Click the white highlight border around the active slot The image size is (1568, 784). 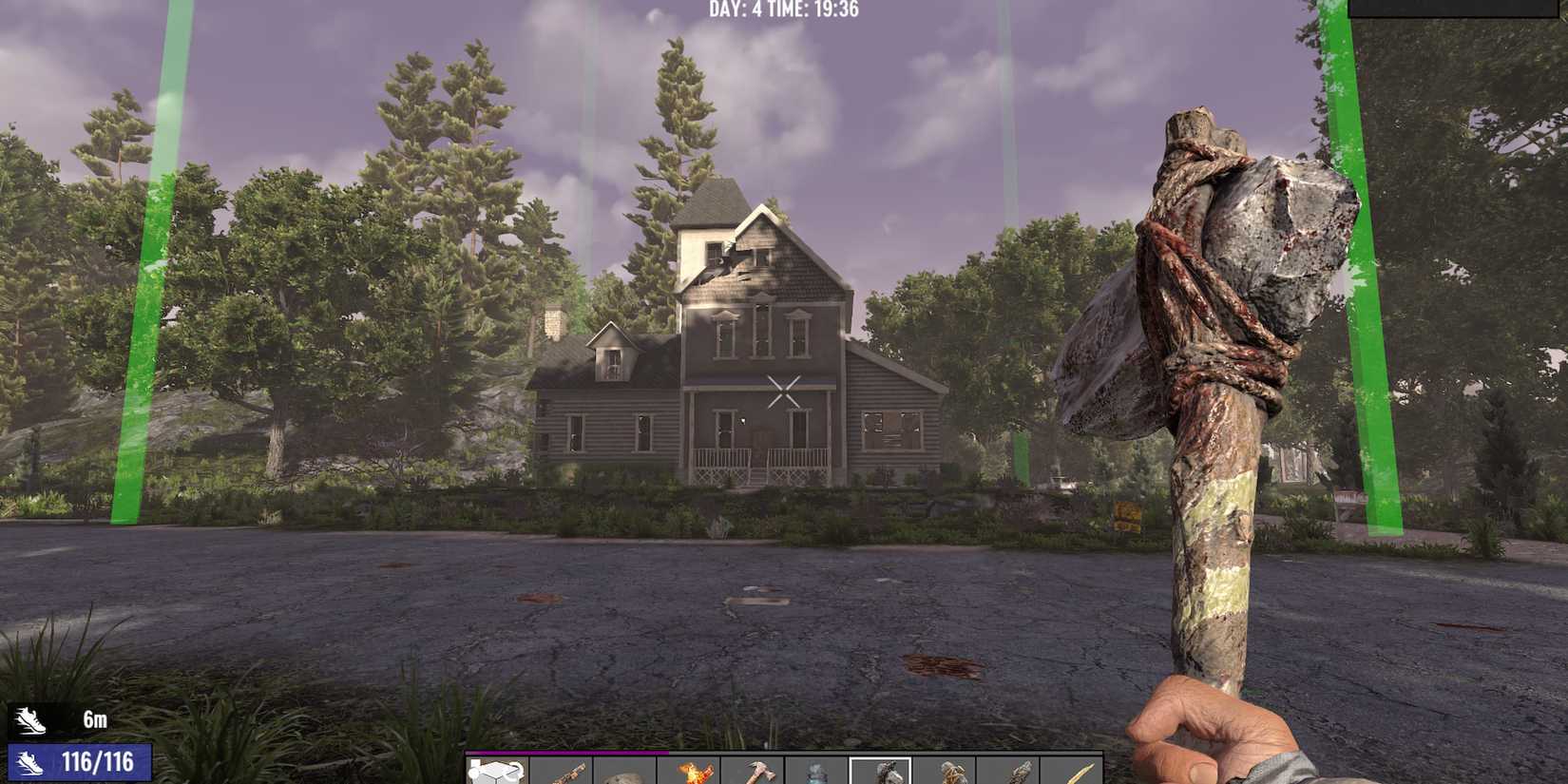(879, 760)
